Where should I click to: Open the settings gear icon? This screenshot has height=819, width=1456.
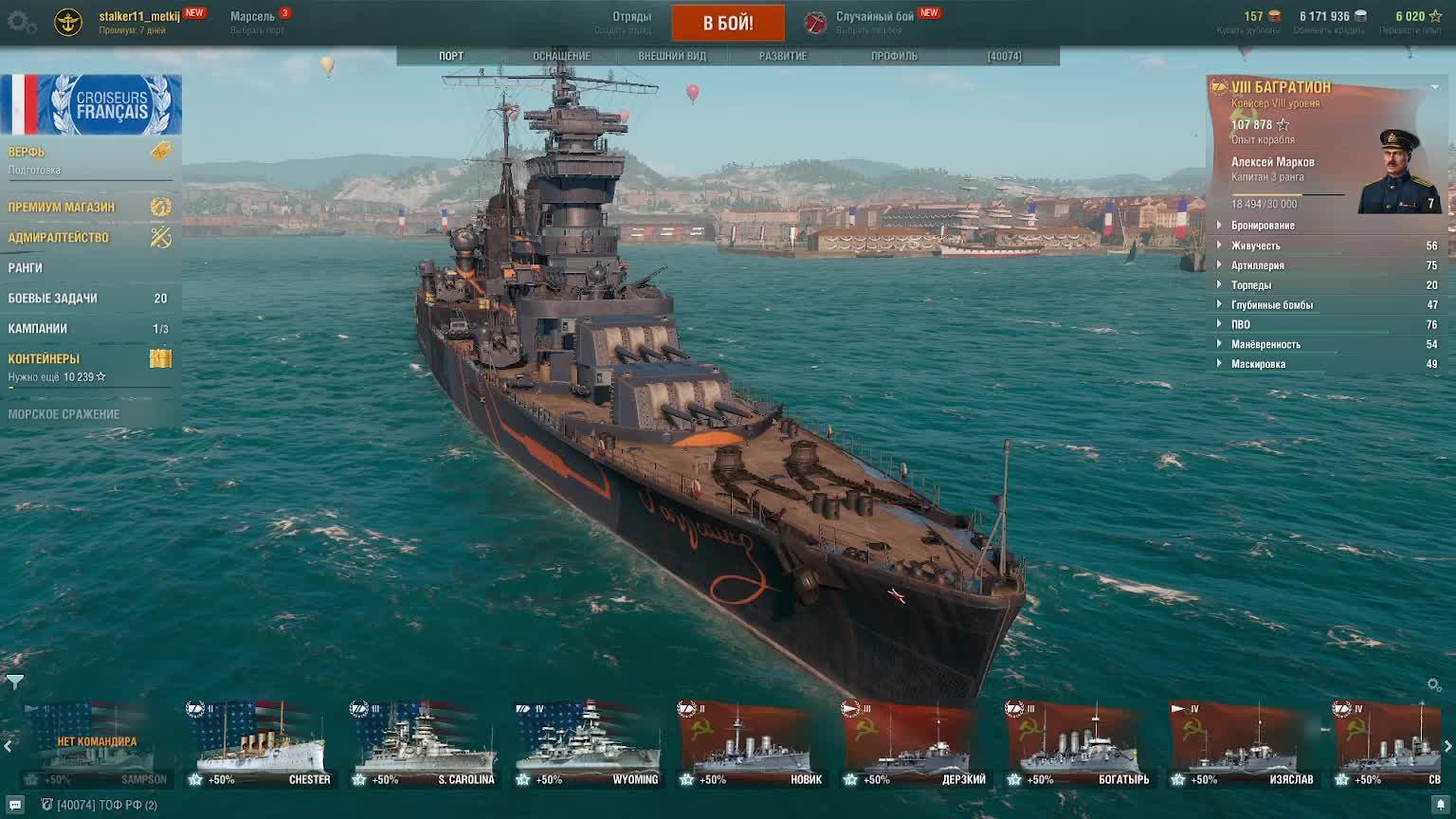21,23
